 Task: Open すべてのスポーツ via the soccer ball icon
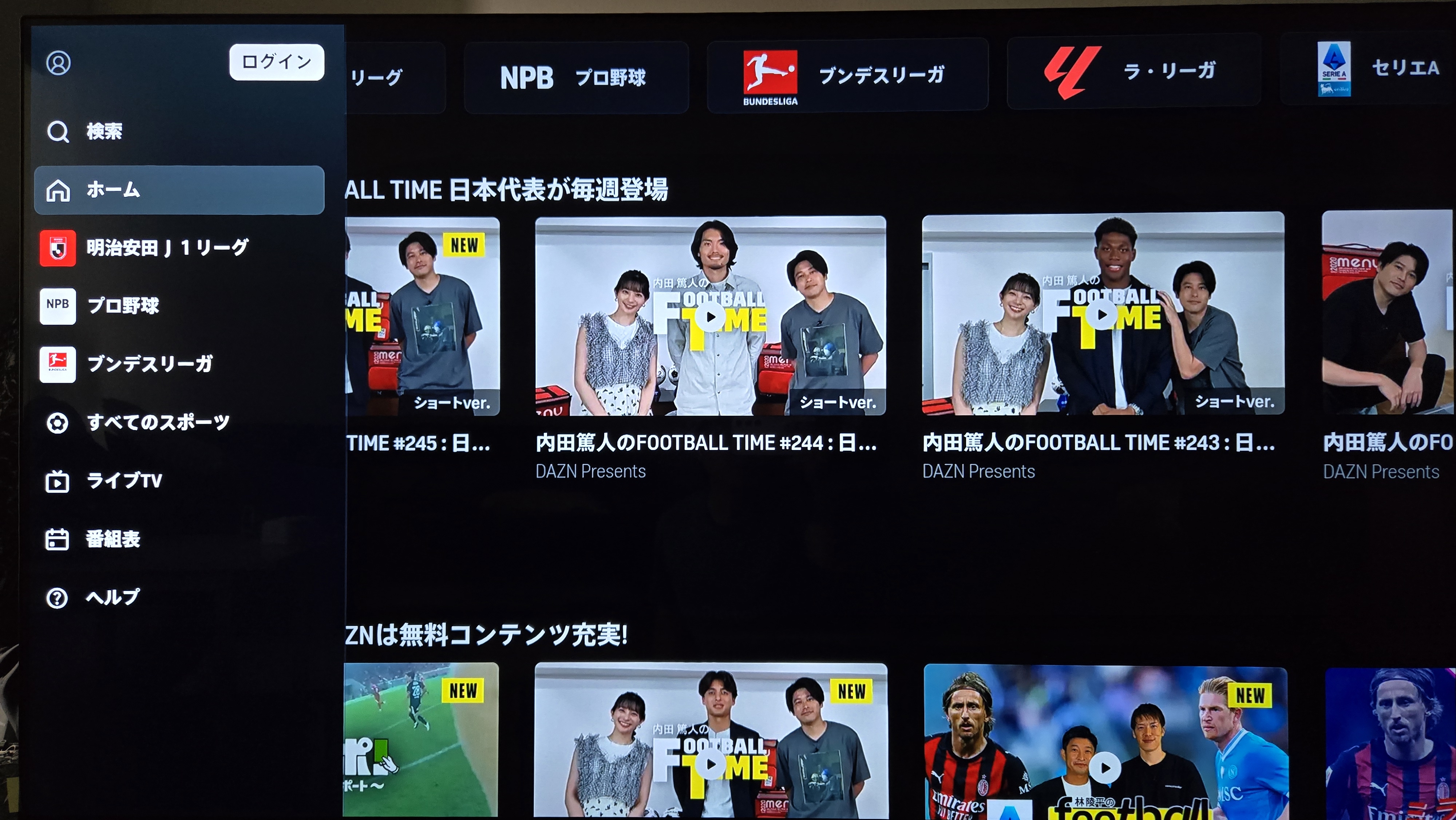click(x=57, y=423)
